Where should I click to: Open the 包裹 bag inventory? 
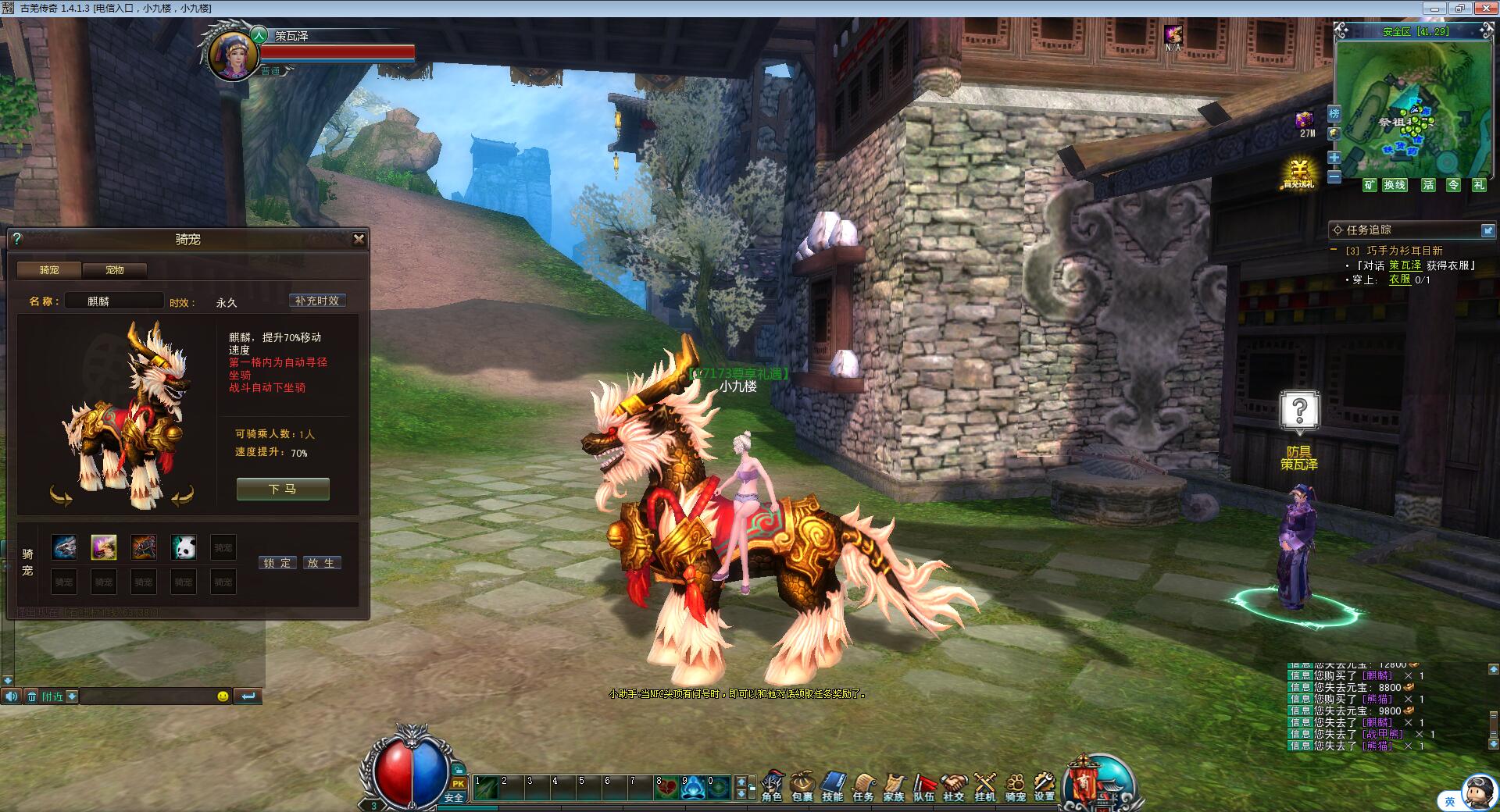tap(802, 786)
